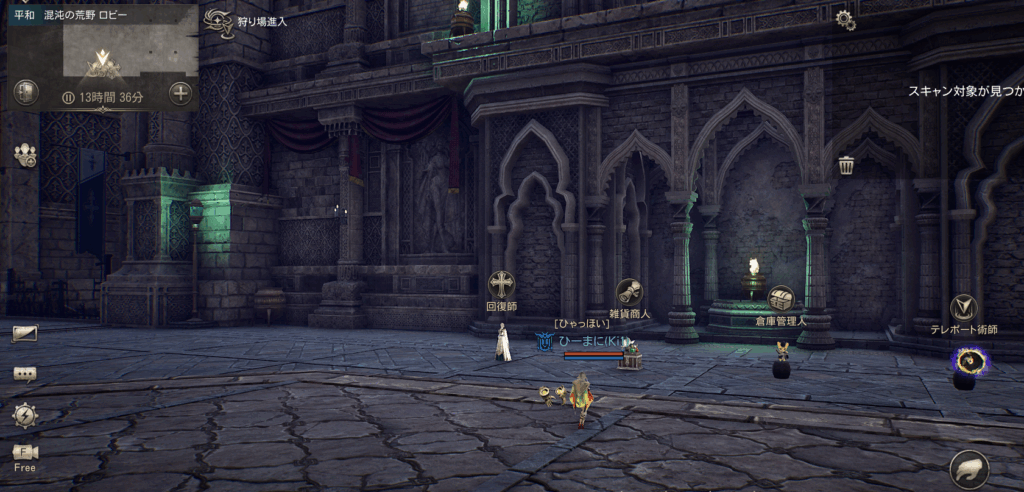Click the door exit icon on minimap panel

click(x=26, y=93)
